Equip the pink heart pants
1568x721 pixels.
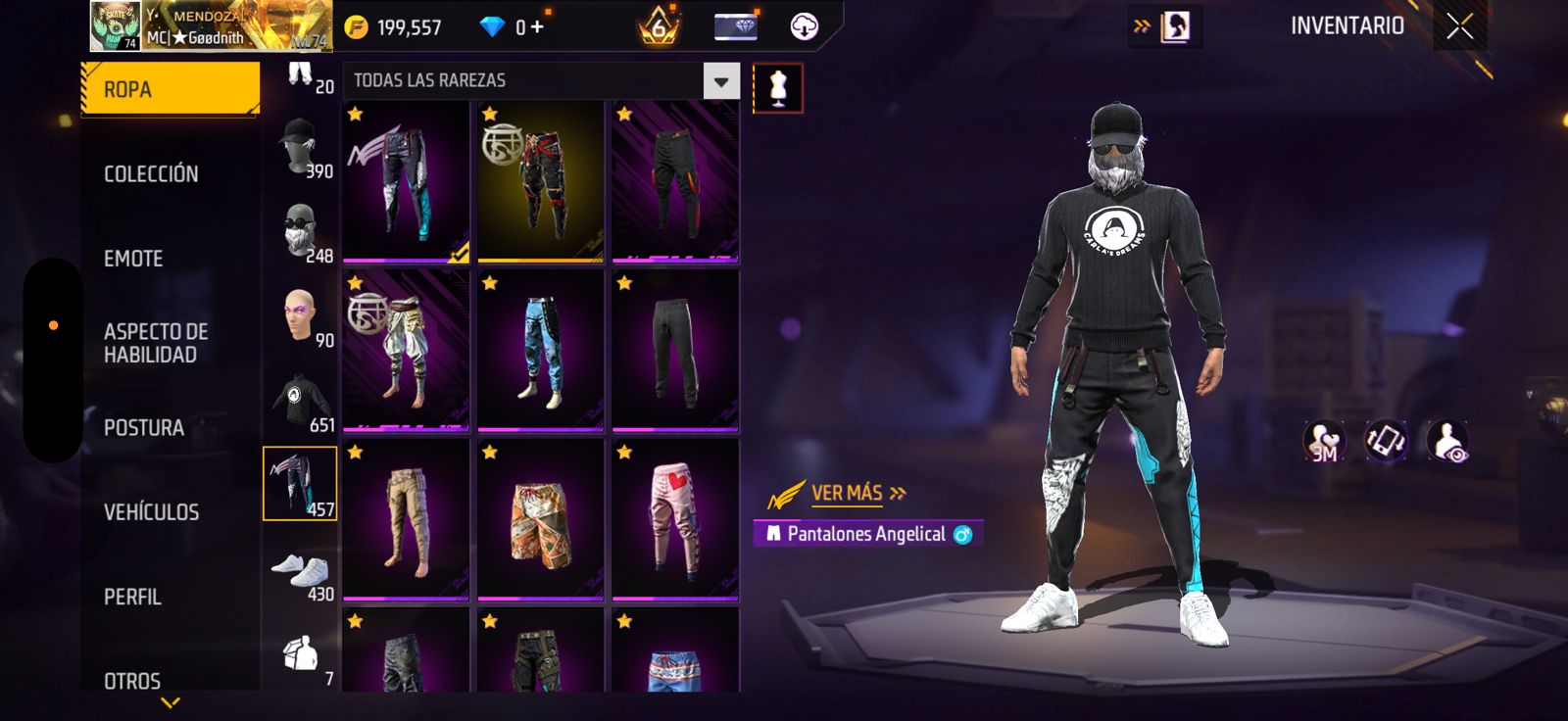tap(675, 519)
